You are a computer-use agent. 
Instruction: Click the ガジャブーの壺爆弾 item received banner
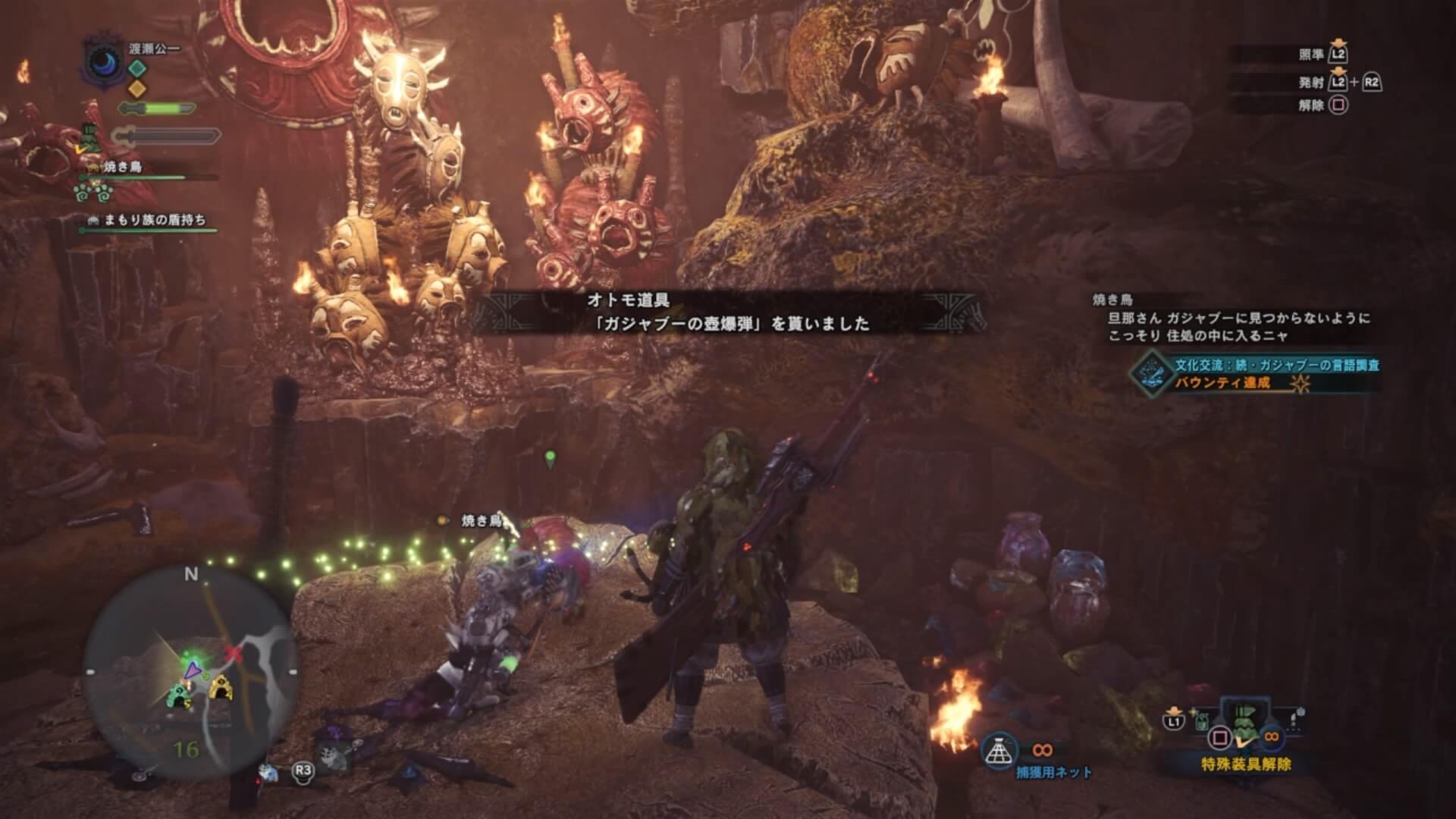[728, 312]
